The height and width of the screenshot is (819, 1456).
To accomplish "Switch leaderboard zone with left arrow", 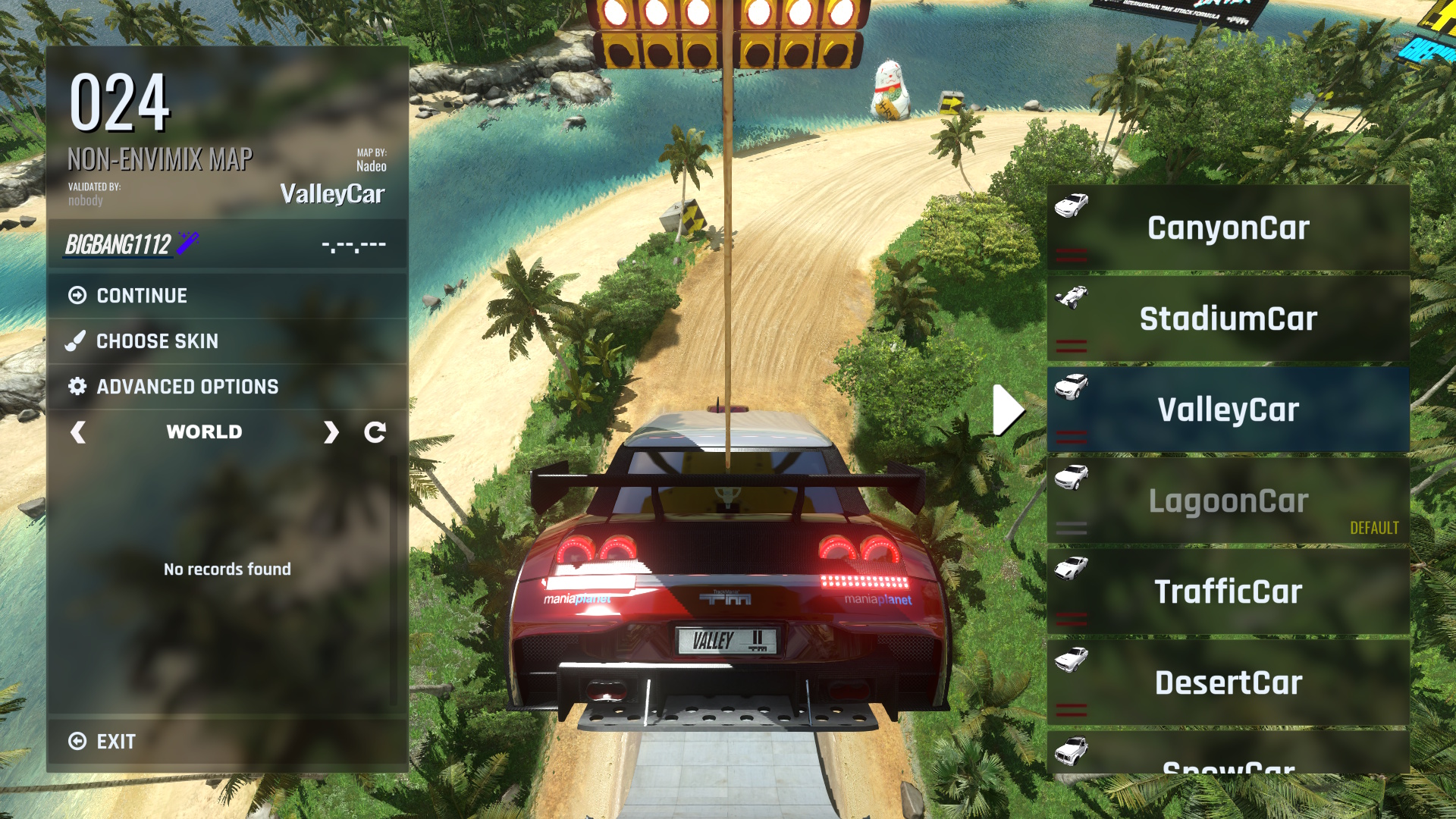I will coord(77,432).
